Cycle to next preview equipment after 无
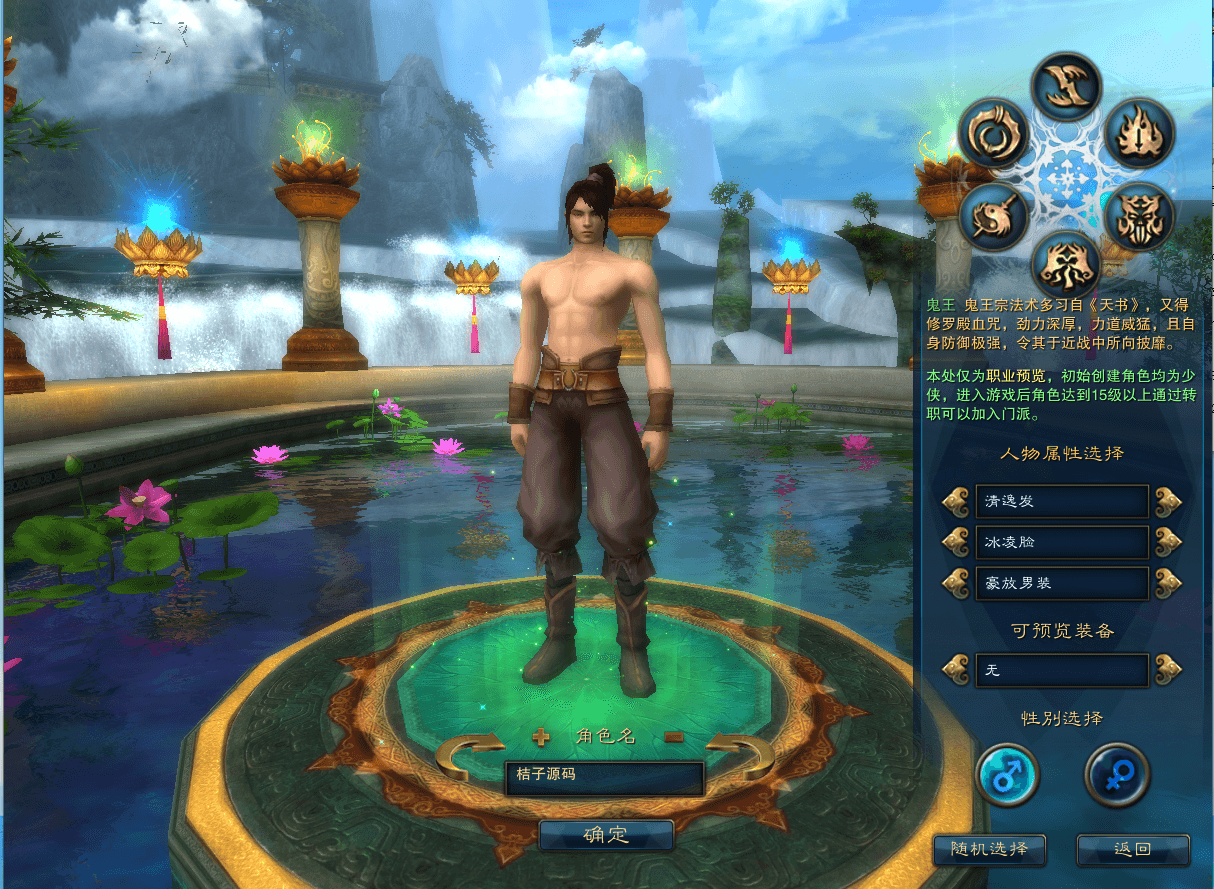Image resolution: width=1214 pixels, height=889 pixels. (1168, 669)
